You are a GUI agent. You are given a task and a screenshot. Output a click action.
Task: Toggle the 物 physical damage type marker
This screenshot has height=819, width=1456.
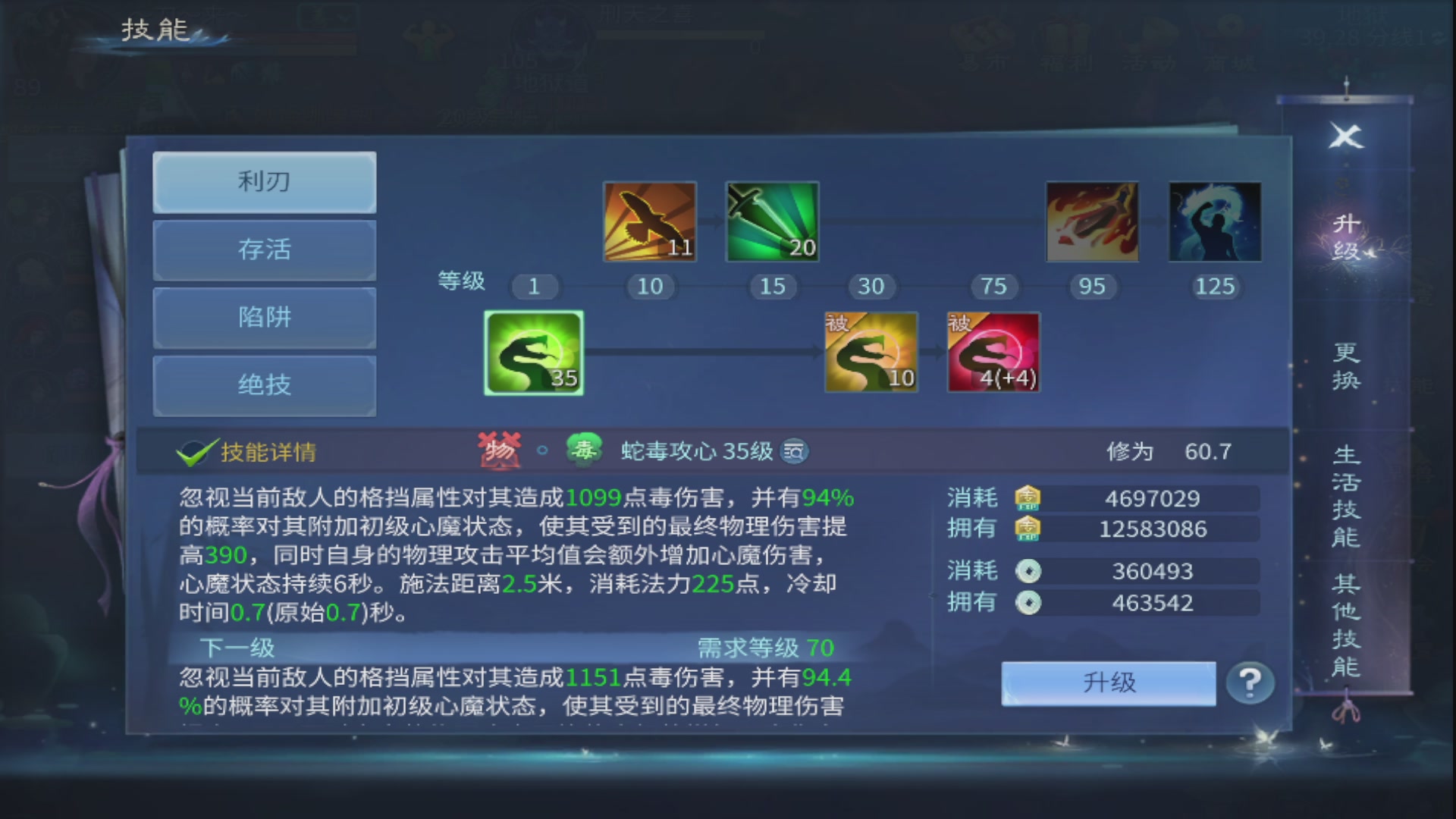pos(500,450)
